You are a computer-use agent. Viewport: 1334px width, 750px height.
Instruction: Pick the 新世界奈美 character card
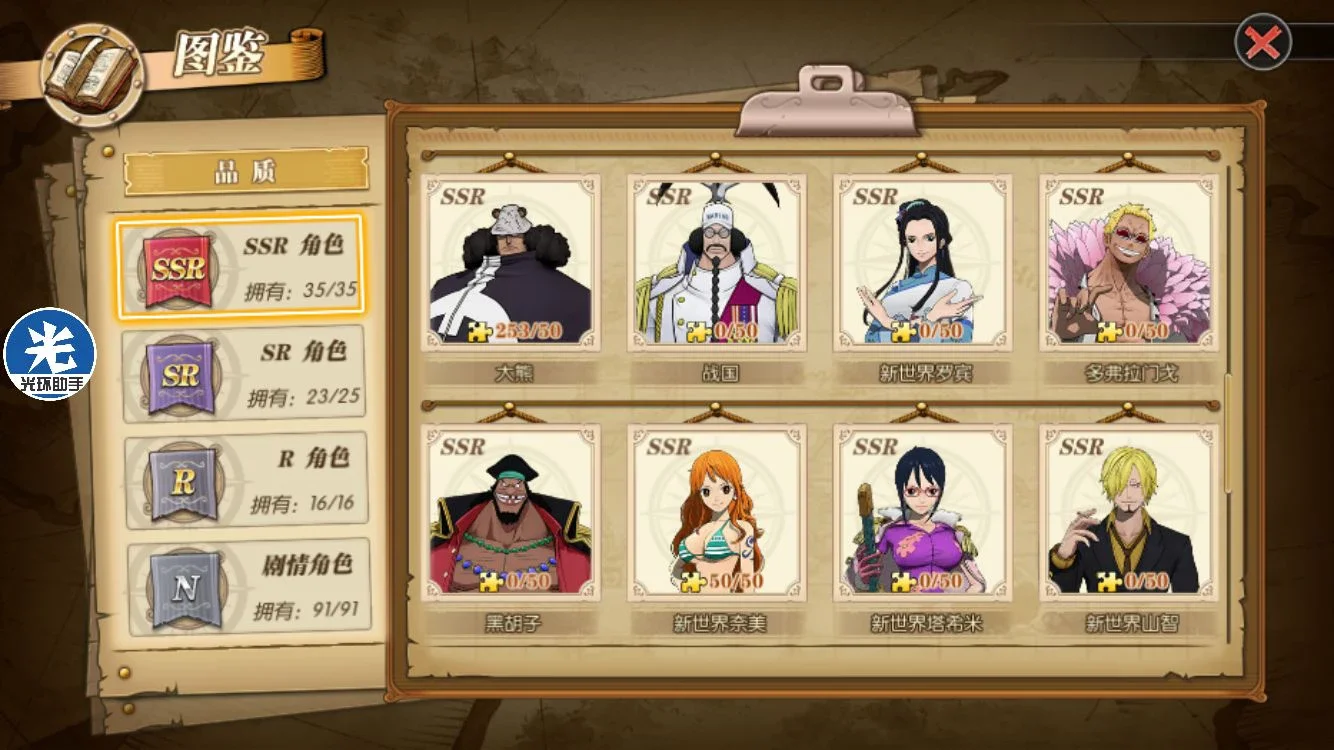coord(717,514)
